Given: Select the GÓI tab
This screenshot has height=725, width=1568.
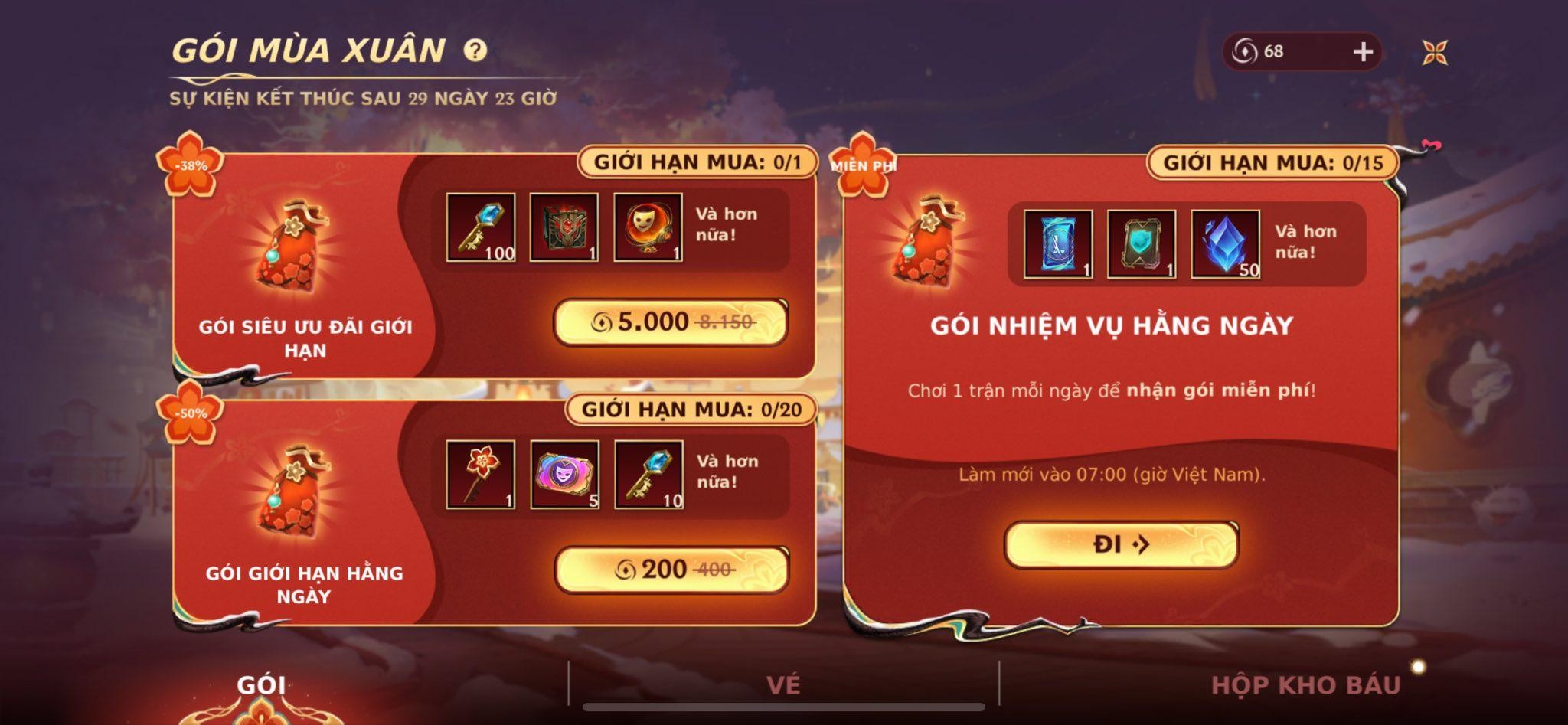Looking at the screenshot, I should (261, 684).
